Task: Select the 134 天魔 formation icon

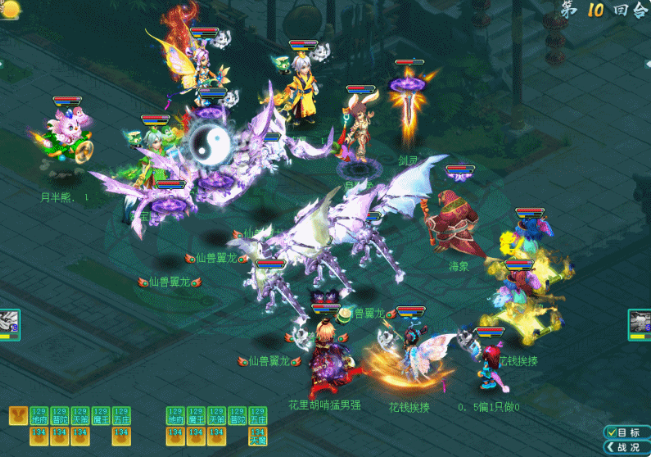Action: (257, 436)
